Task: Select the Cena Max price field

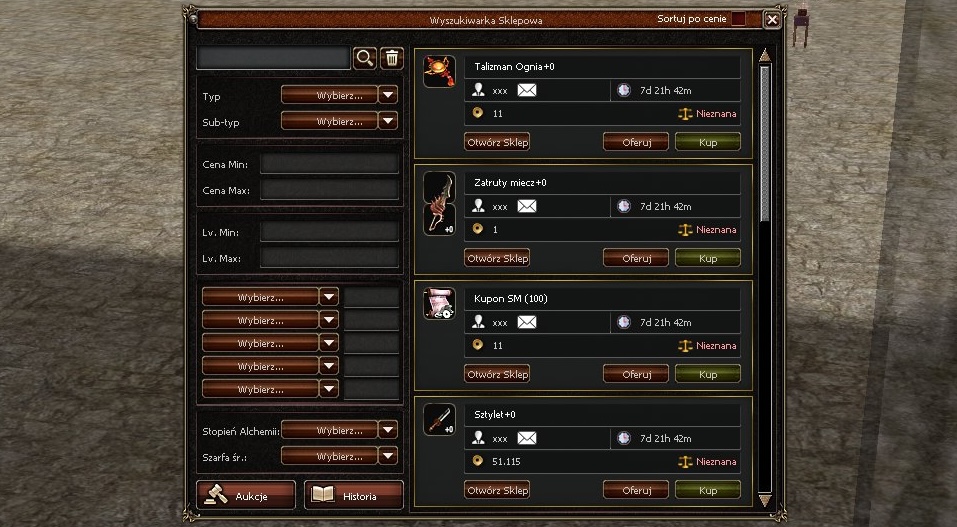Action: [x=329, y=189]
